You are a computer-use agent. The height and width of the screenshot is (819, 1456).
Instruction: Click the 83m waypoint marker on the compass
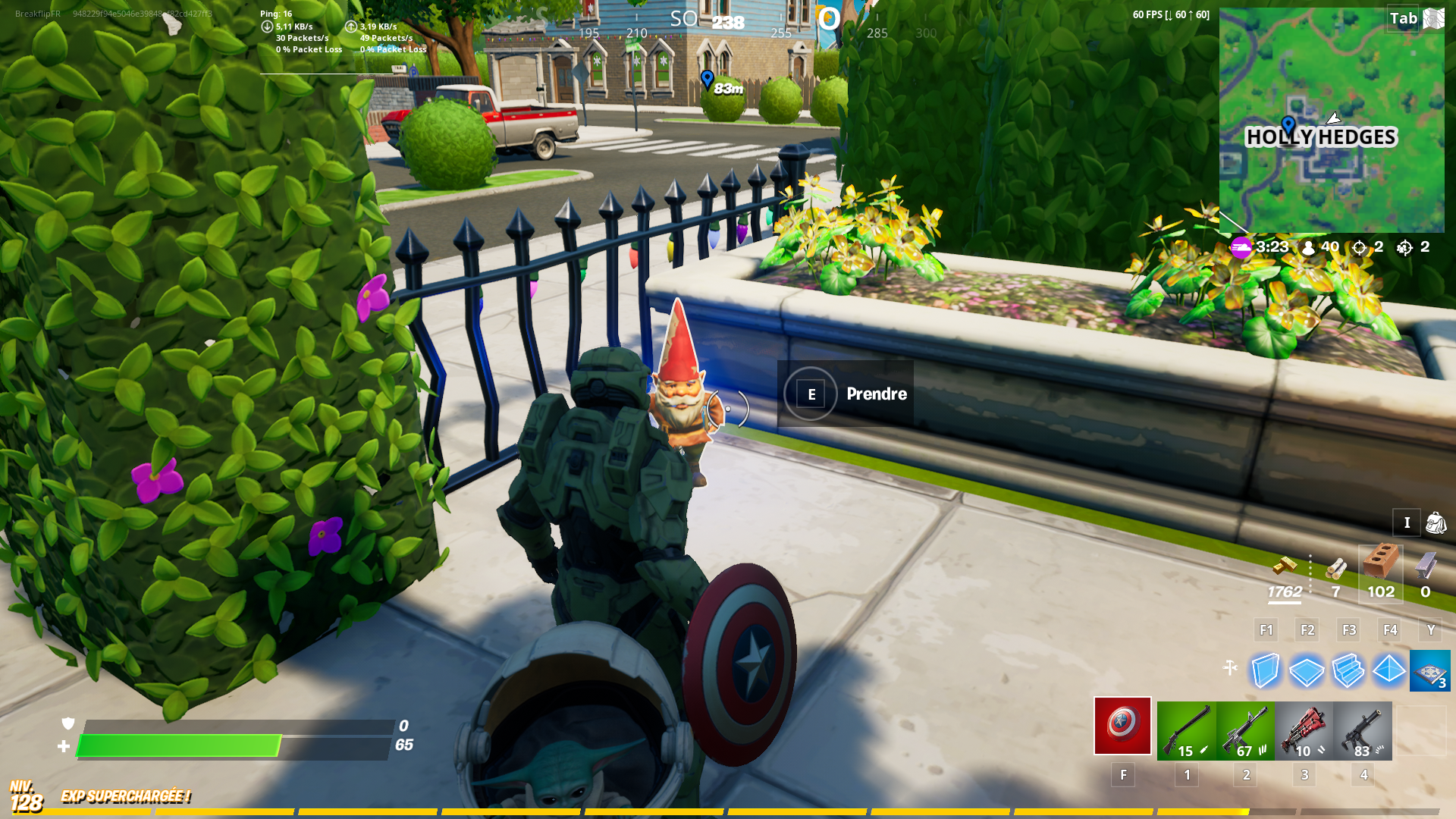click(x=708, y=80)
